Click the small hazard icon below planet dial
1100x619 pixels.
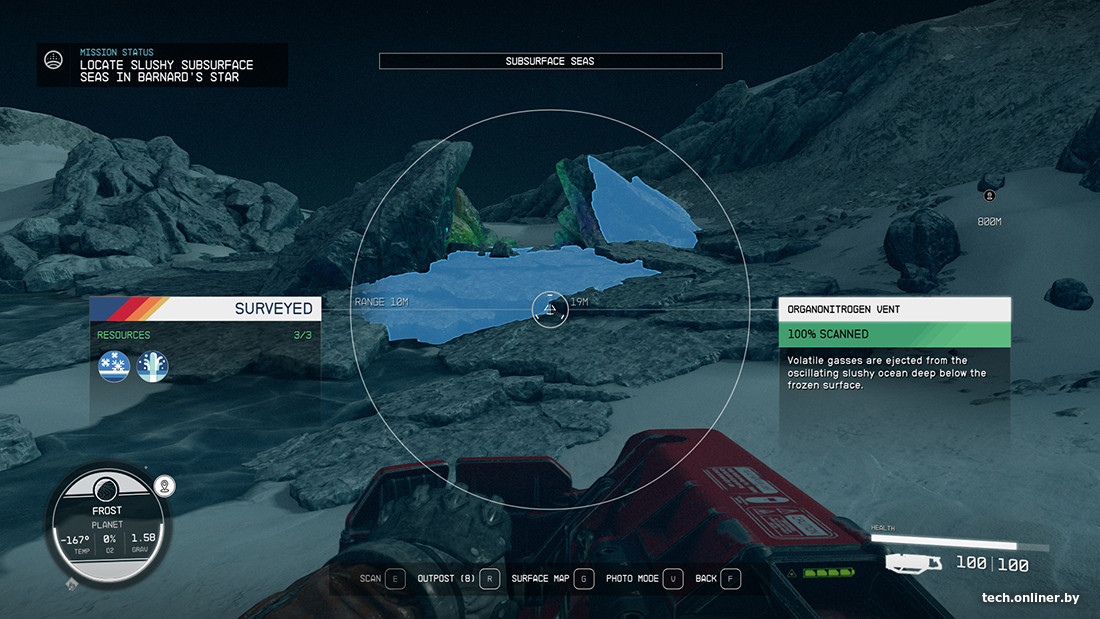(70, 583)
